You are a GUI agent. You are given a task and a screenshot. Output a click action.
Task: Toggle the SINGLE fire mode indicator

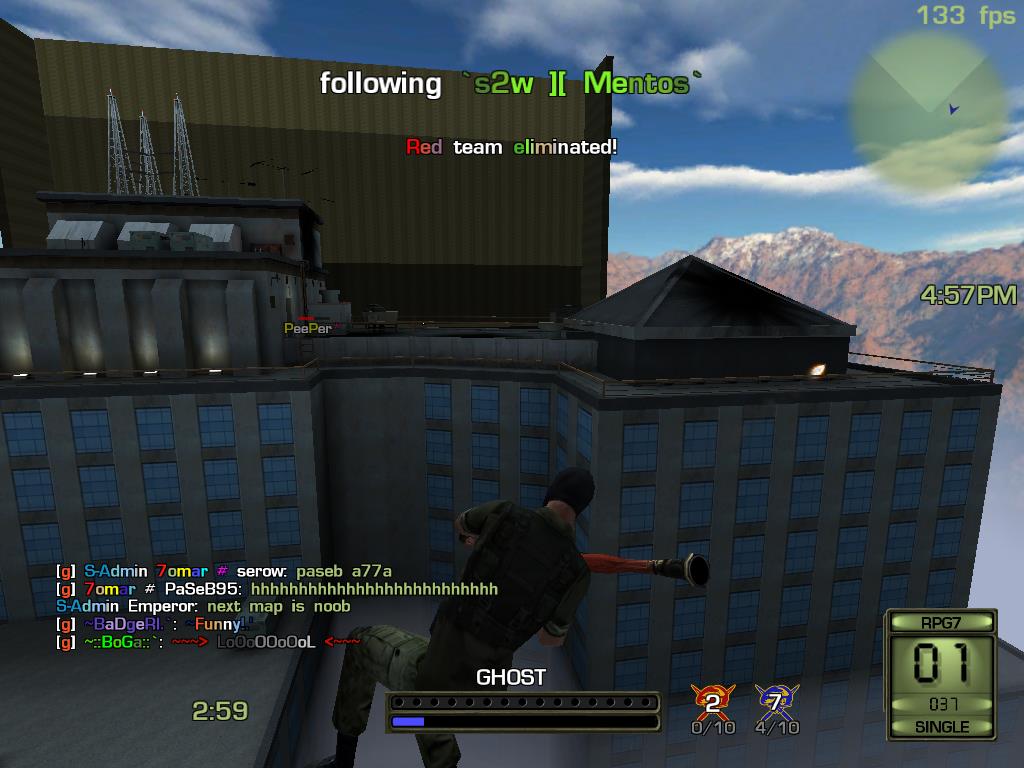click(941, 727)
